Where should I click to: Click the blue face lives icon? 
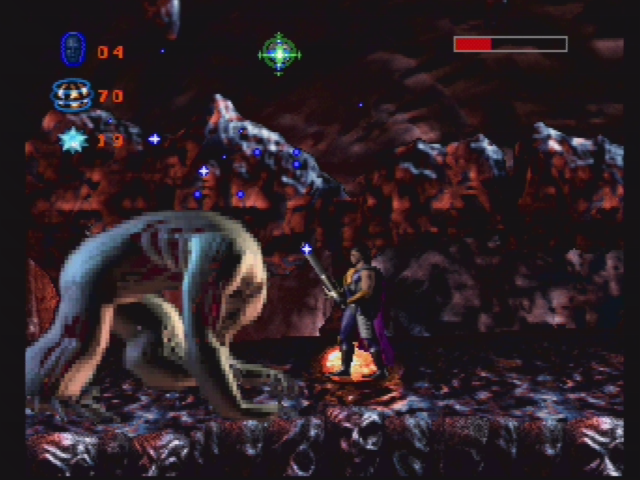click(72, 49)
